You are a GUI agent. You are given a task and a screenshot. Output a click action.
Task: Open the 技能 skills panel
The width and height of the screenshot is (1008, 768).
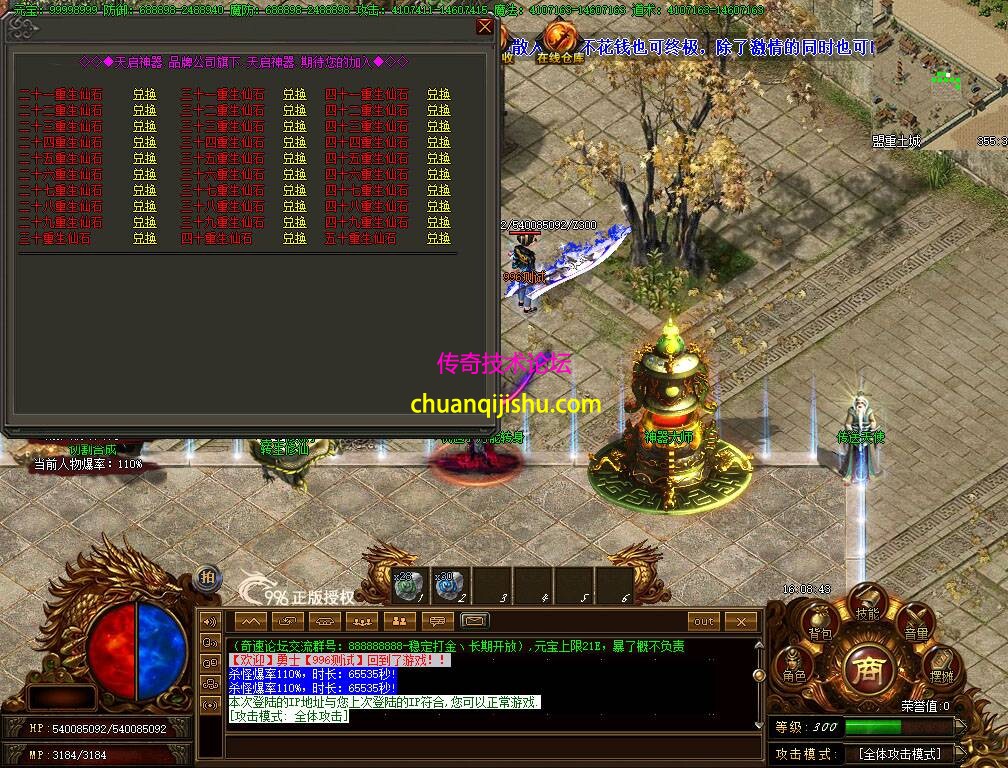[x=867, y=603]
